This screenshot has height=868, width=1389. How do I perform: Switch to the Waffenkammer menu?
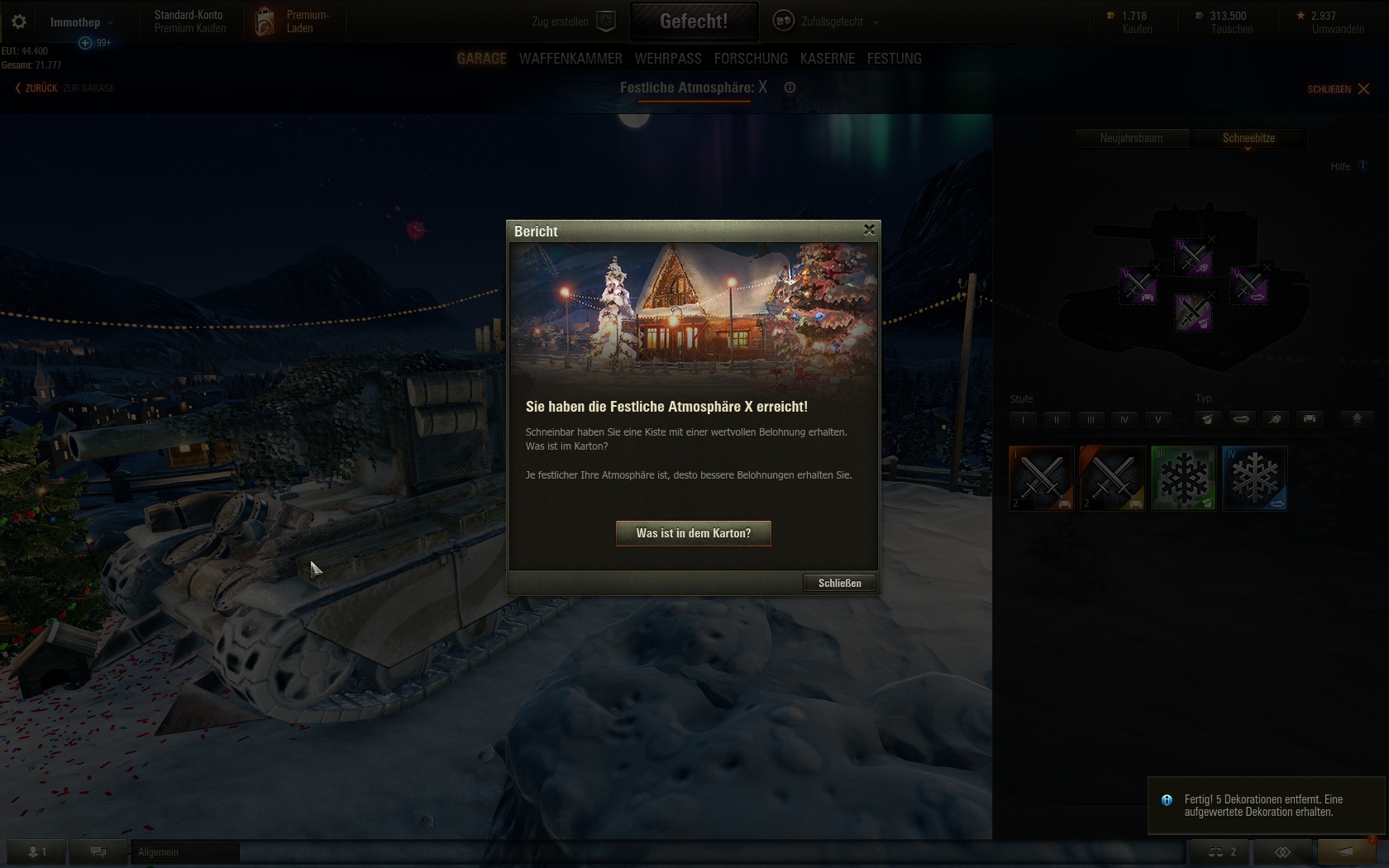[570, 59]
